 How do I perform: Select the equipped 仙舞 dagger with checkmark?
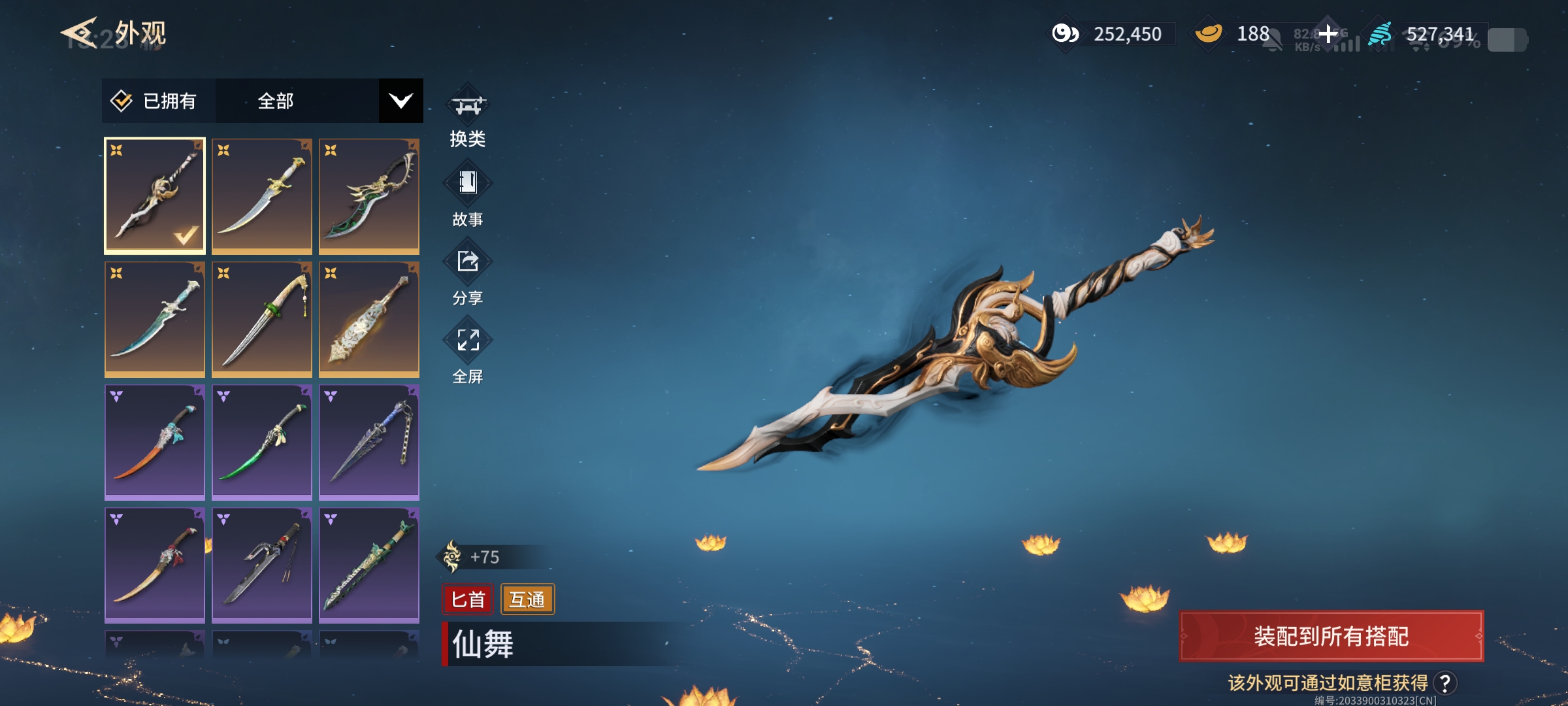[155, 195]
